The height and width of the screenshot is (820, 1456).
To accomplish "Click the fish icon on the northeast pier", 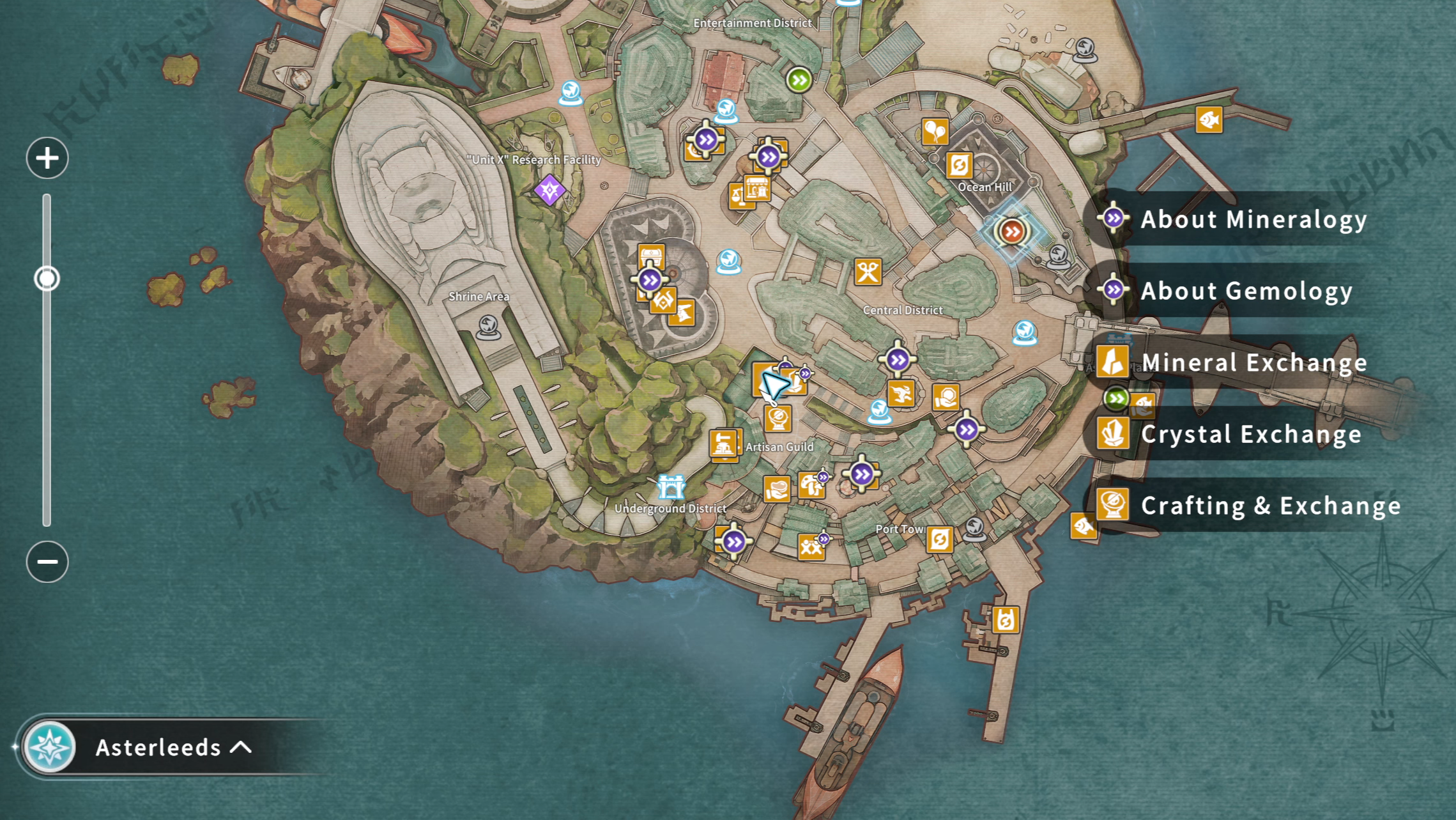I will (1209, 120).
